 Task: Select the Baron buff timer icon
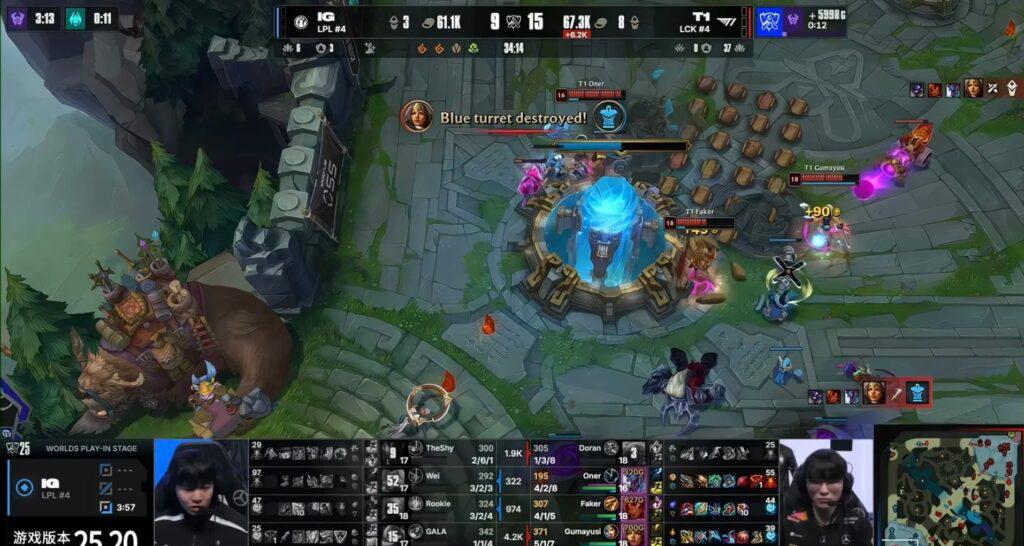pyautogui.click(x=17, y=17)
